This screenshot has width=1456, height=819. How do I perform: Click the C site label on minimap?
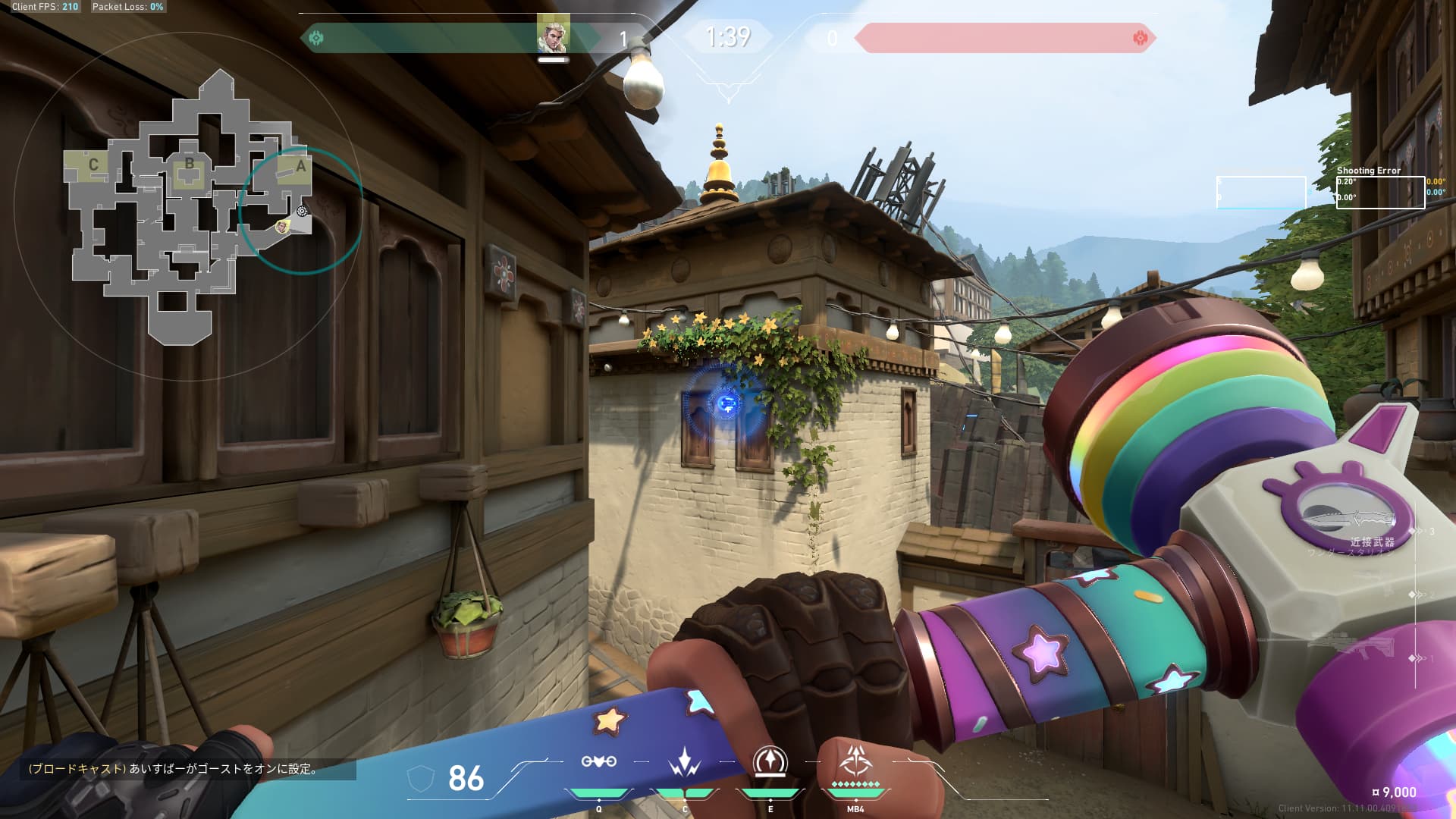click(93, 165)
